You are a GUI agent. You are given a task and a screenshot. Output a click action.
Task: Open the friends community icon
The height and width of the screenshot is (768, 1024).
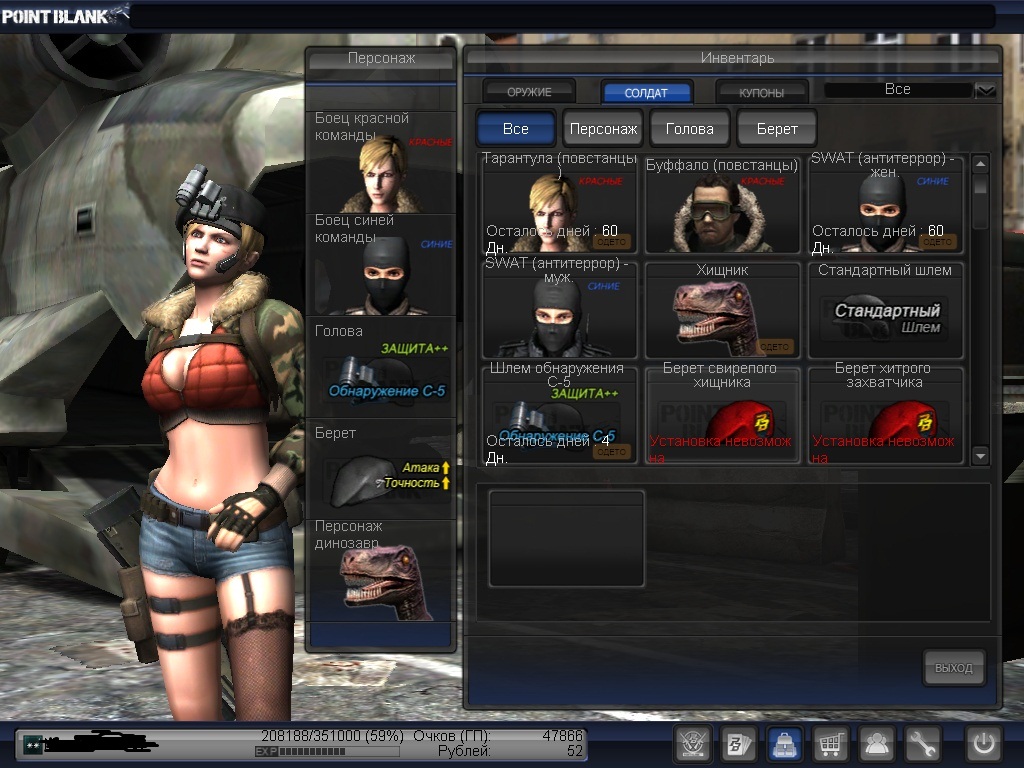(x=877, y=743)
